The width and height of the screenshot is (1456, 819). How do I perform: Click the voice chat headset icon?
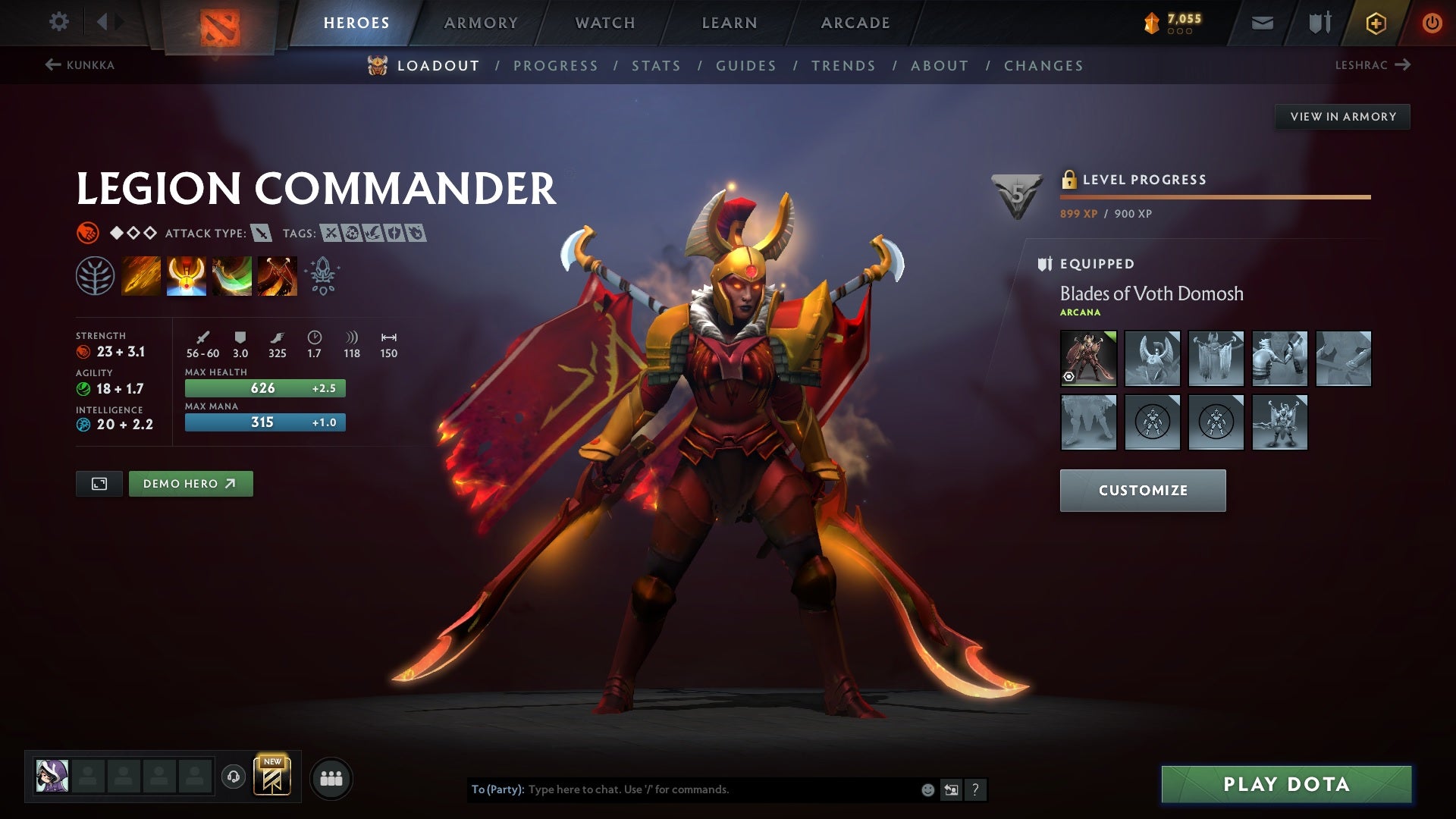pos(232,777)
